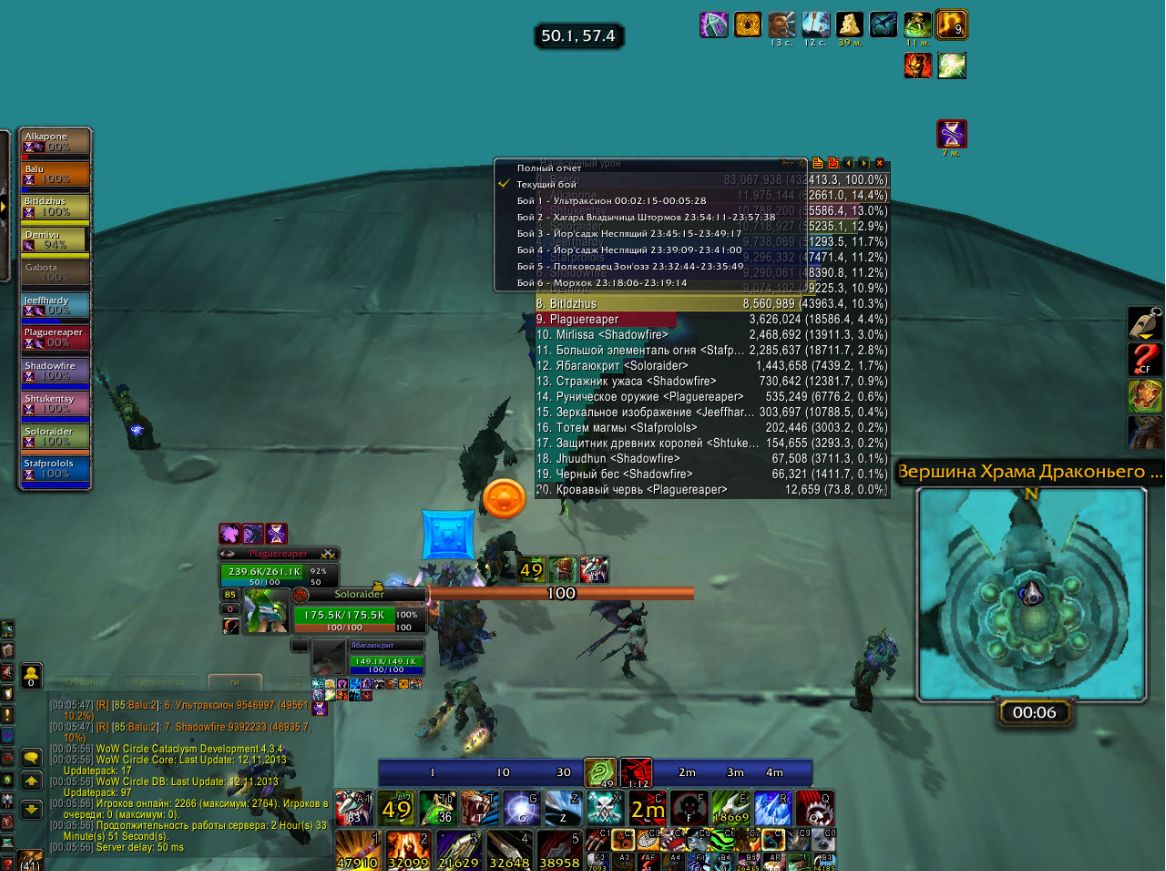Cast the skull ability bound to X
Image resolution: width=1166 pixels, height=871 pixels.
click(x=605, y=807)
